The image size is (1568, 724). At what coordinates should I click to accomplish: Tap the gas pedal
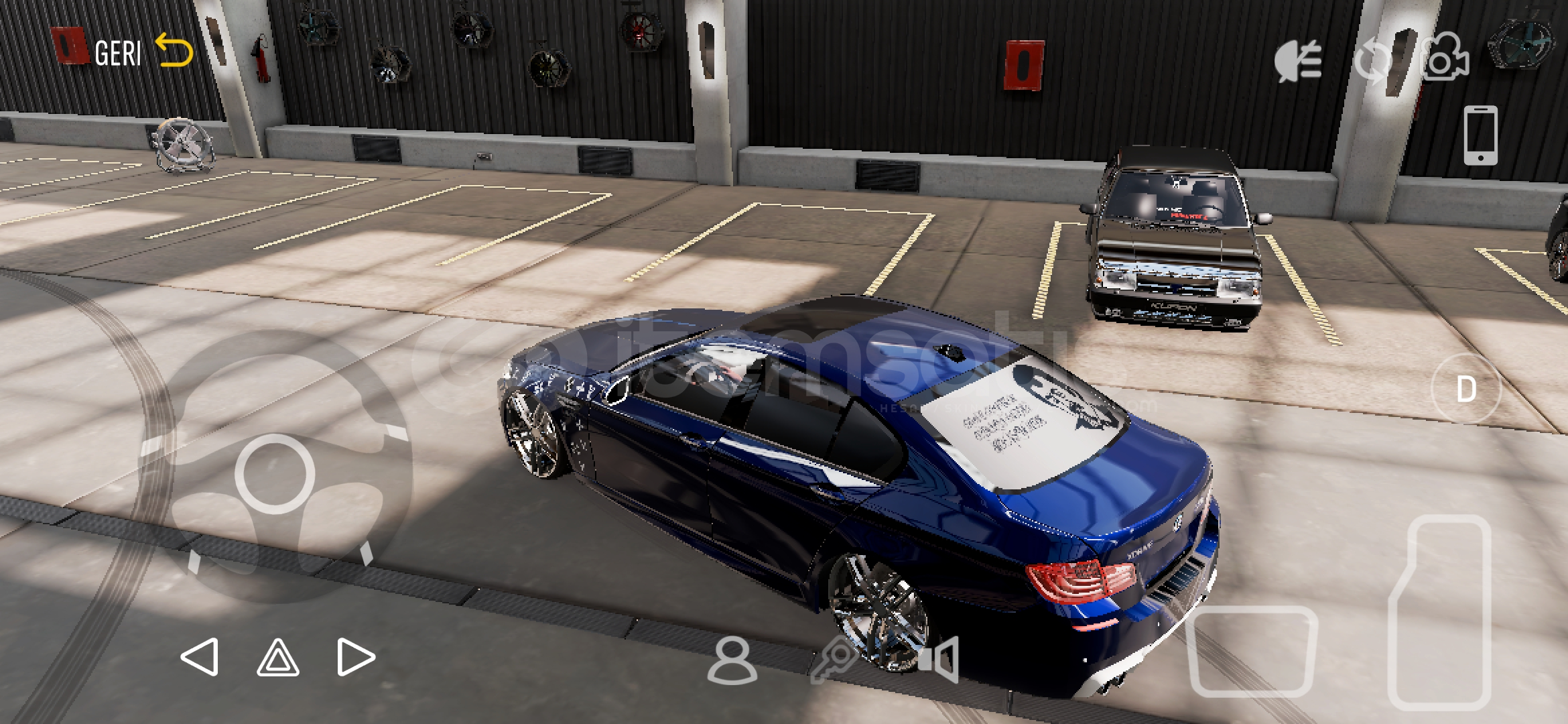tap(1441, 611)
